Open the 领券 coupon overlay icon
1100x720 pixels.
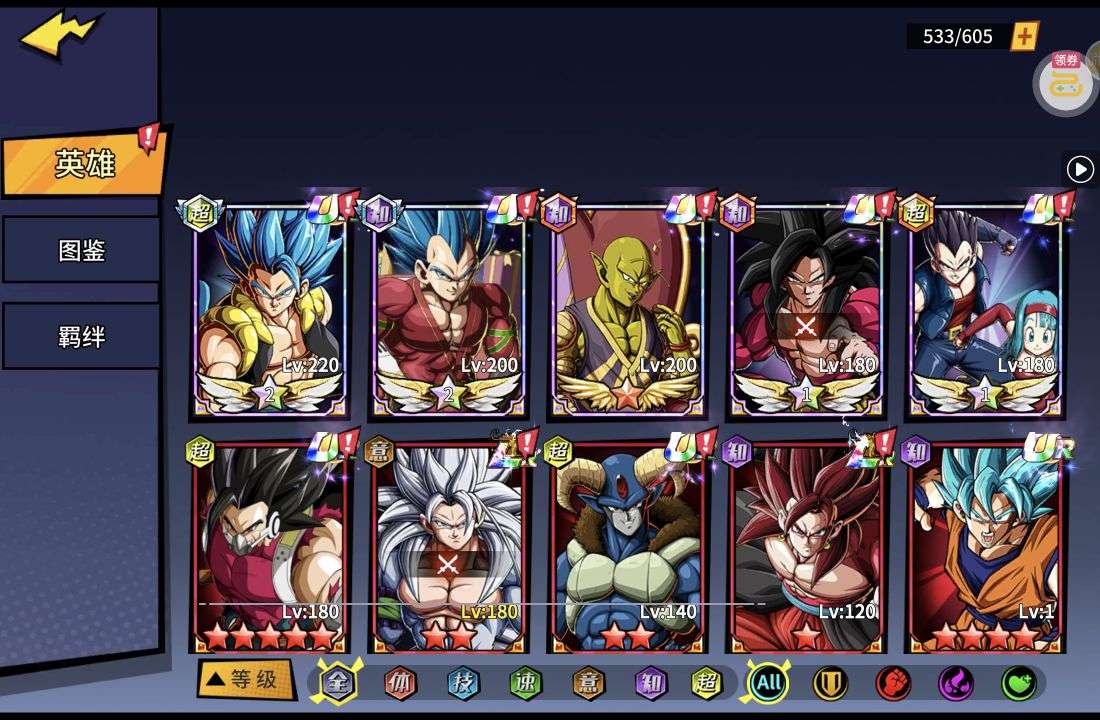(x=1066, y=82)
